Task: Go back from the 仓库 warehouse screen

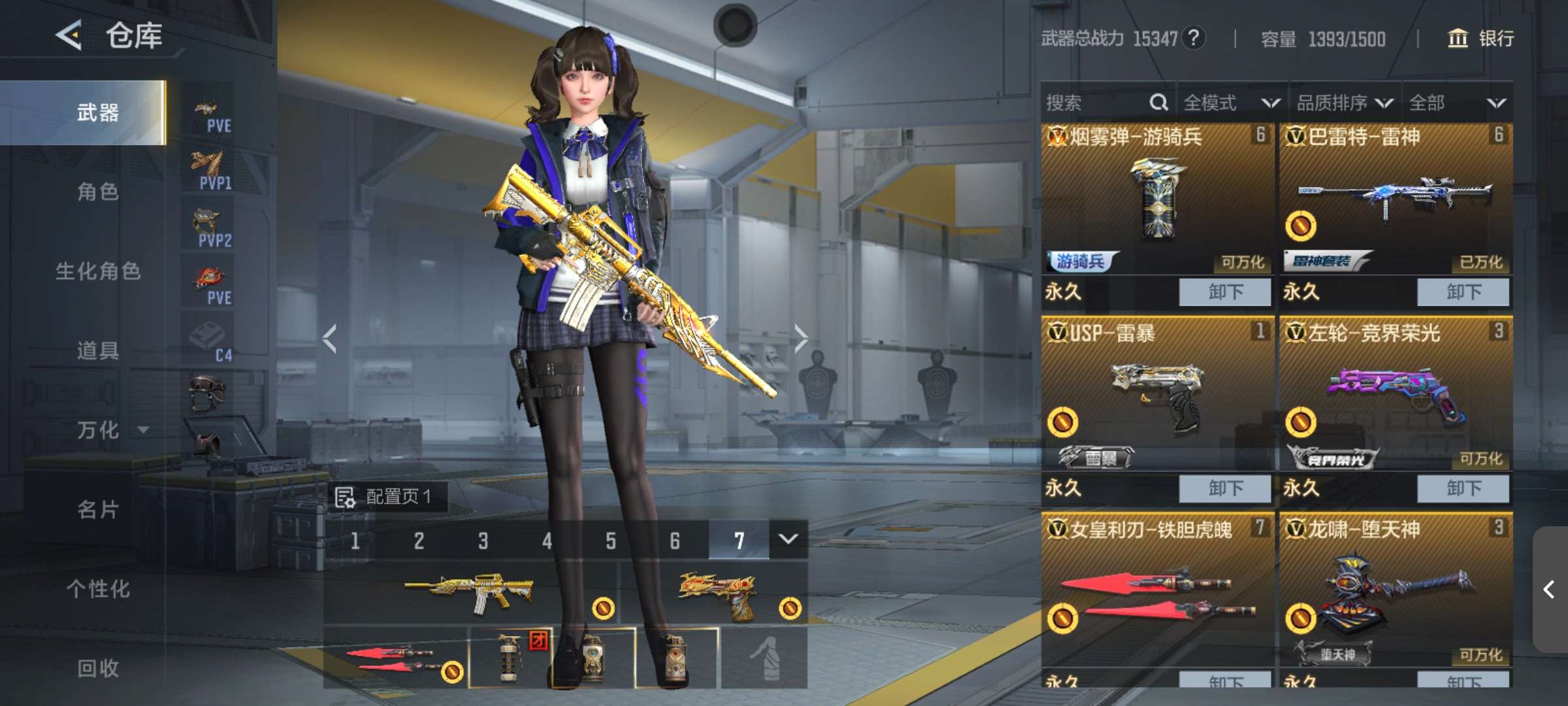Action: 69,35
